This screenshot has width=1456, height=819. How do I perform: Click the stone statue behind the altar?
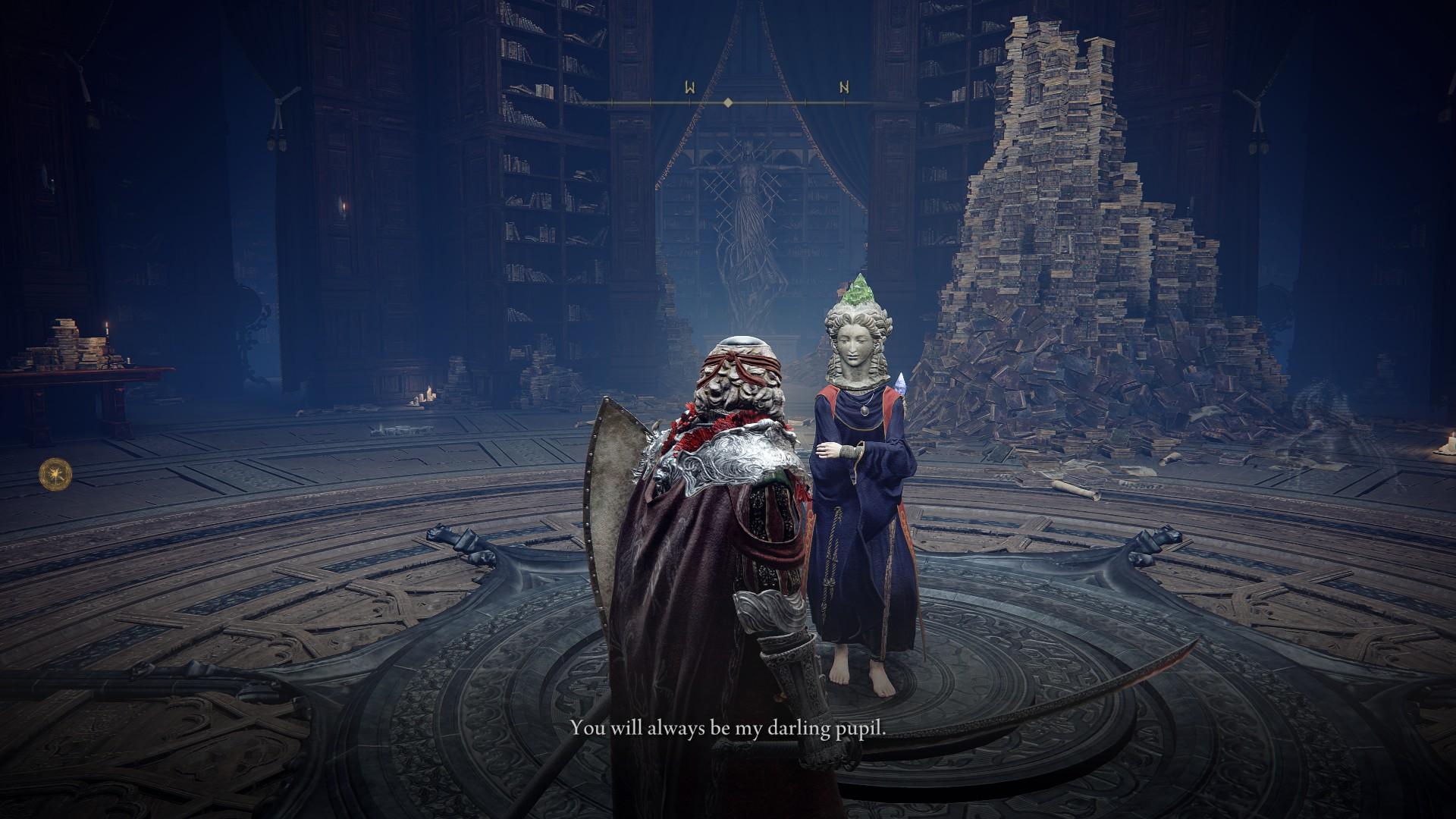(749, 220)
